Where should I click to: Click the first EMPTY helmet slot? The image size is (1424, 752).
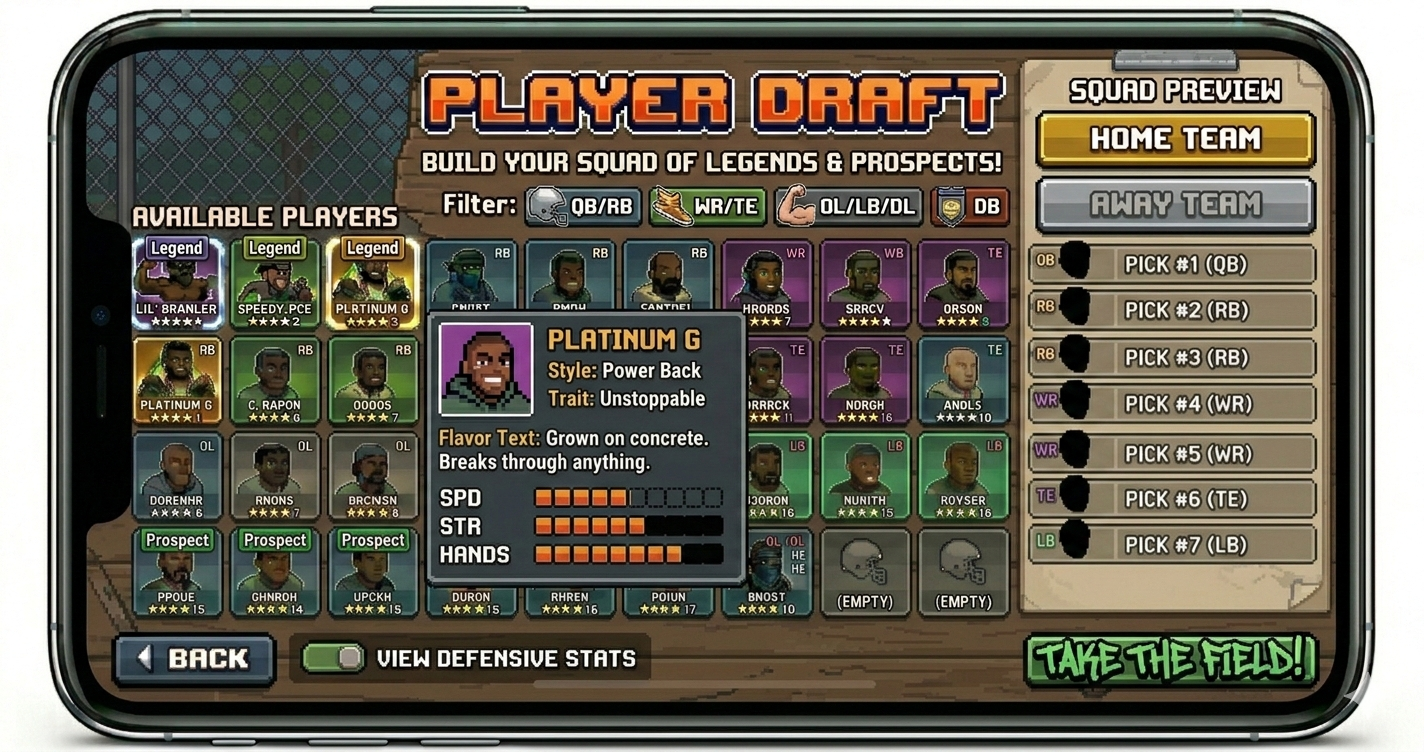(866, 570)
